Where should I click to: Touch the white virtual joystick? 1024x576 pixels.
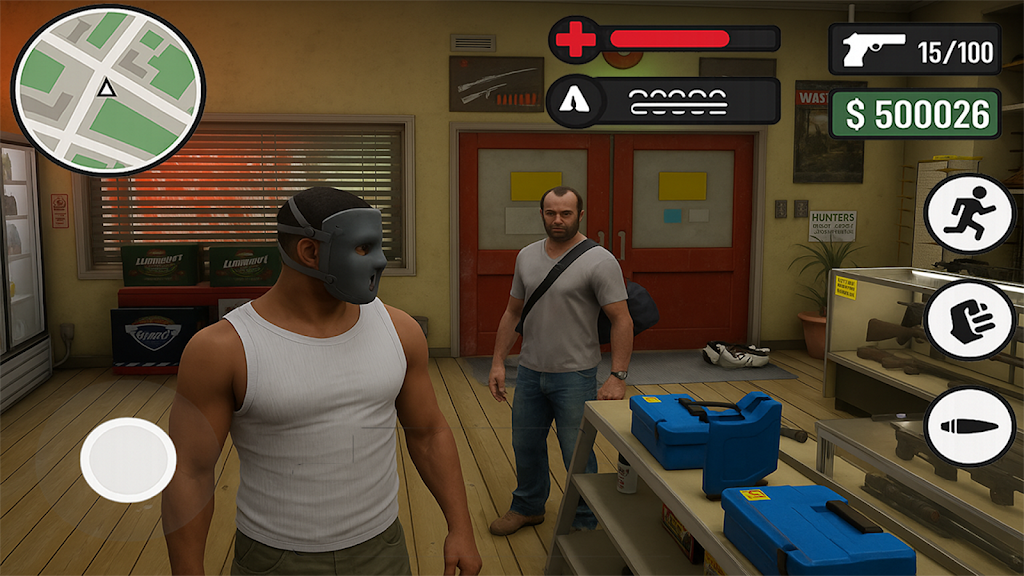(128, 460)
